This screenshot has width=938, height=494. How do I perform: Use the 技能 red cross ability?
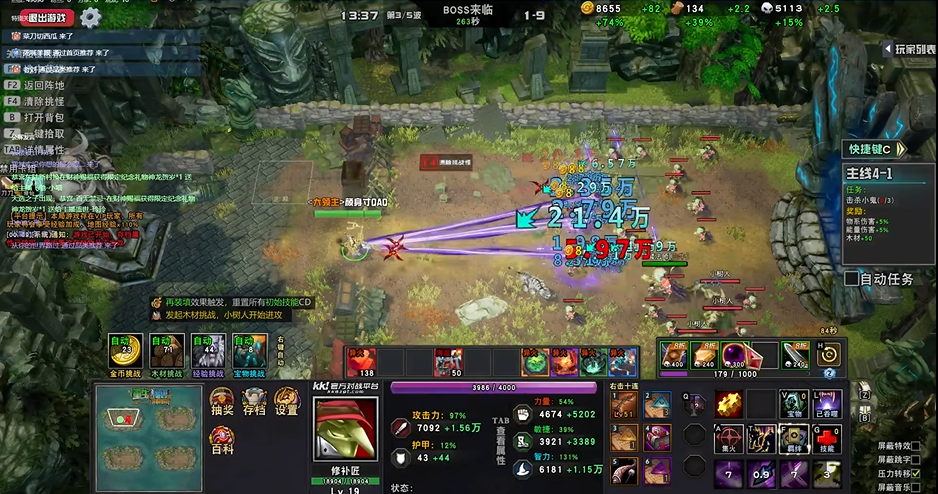coord(826,437)
